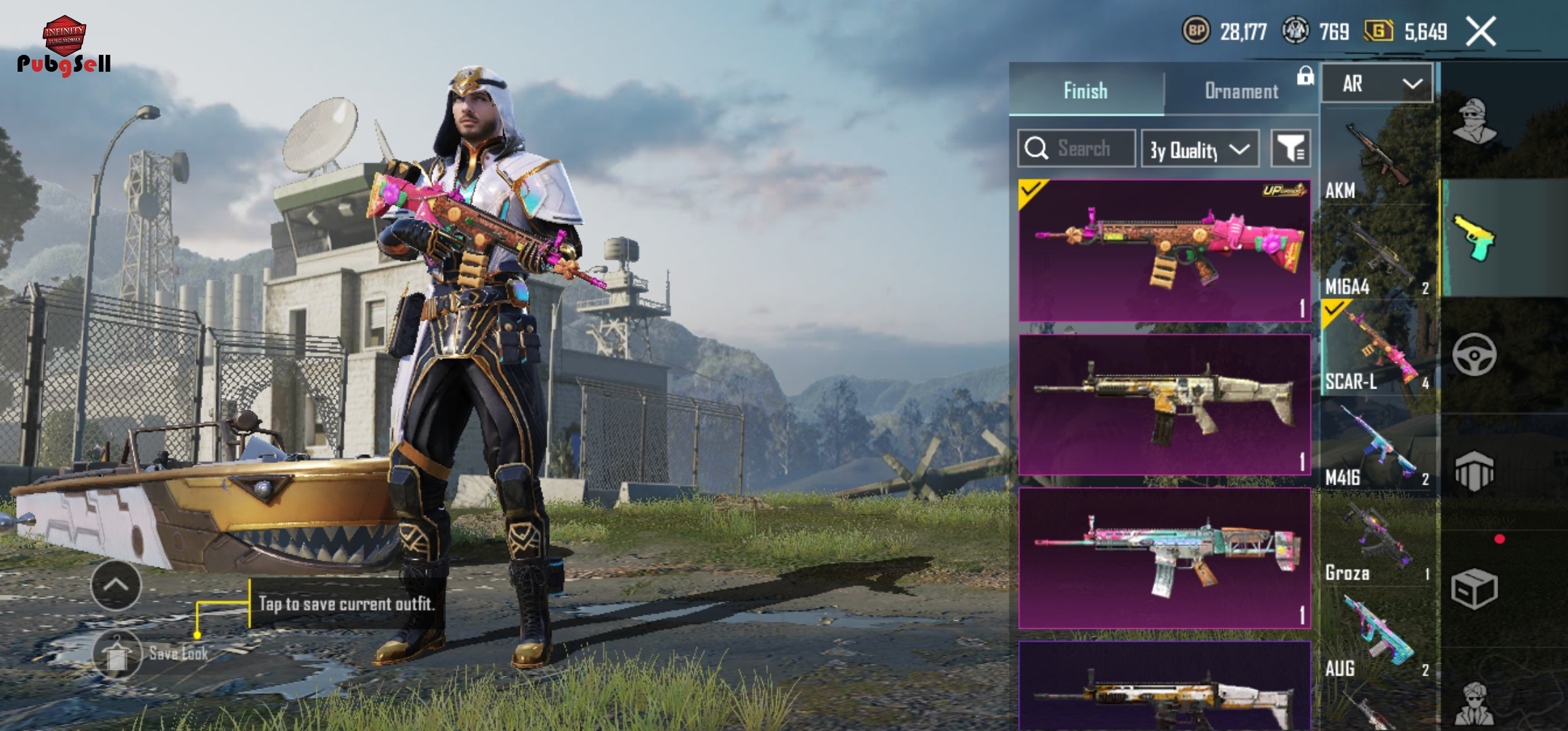Open the vehicle steering wheel category

1474,354
